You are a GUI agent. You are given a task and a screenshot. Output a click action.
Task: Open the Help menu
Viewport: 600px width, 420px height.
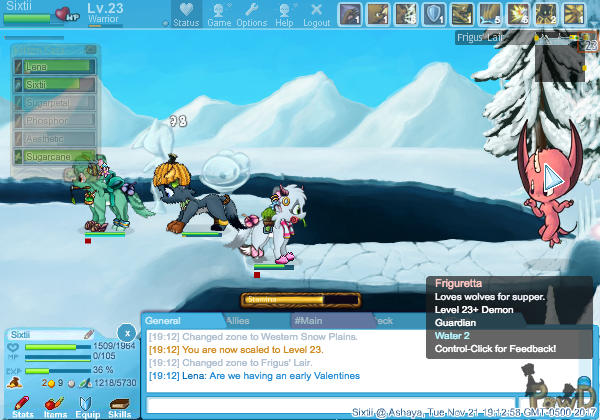285,15
